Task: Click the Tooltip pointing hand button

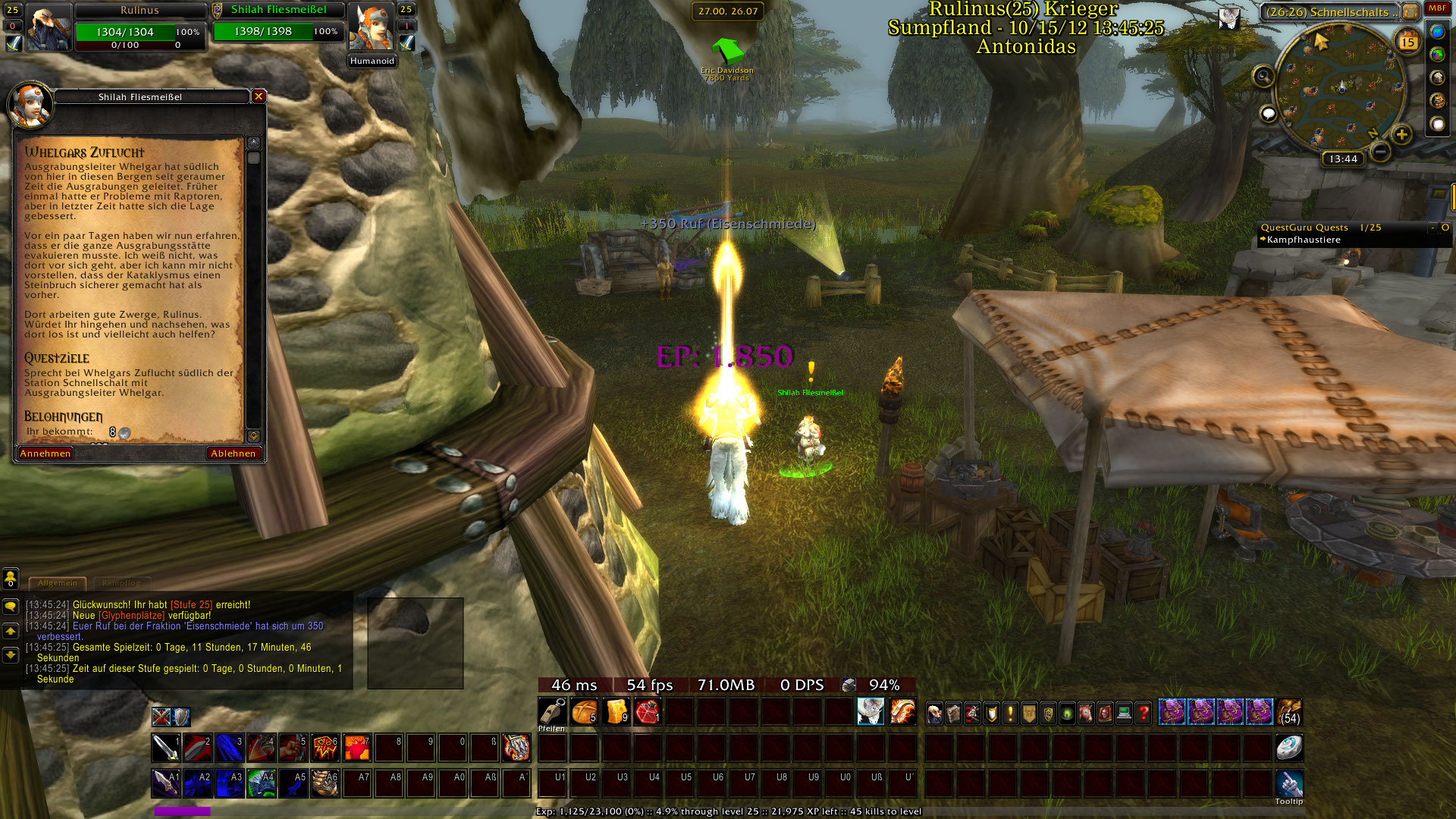Action: point(1289,783)
